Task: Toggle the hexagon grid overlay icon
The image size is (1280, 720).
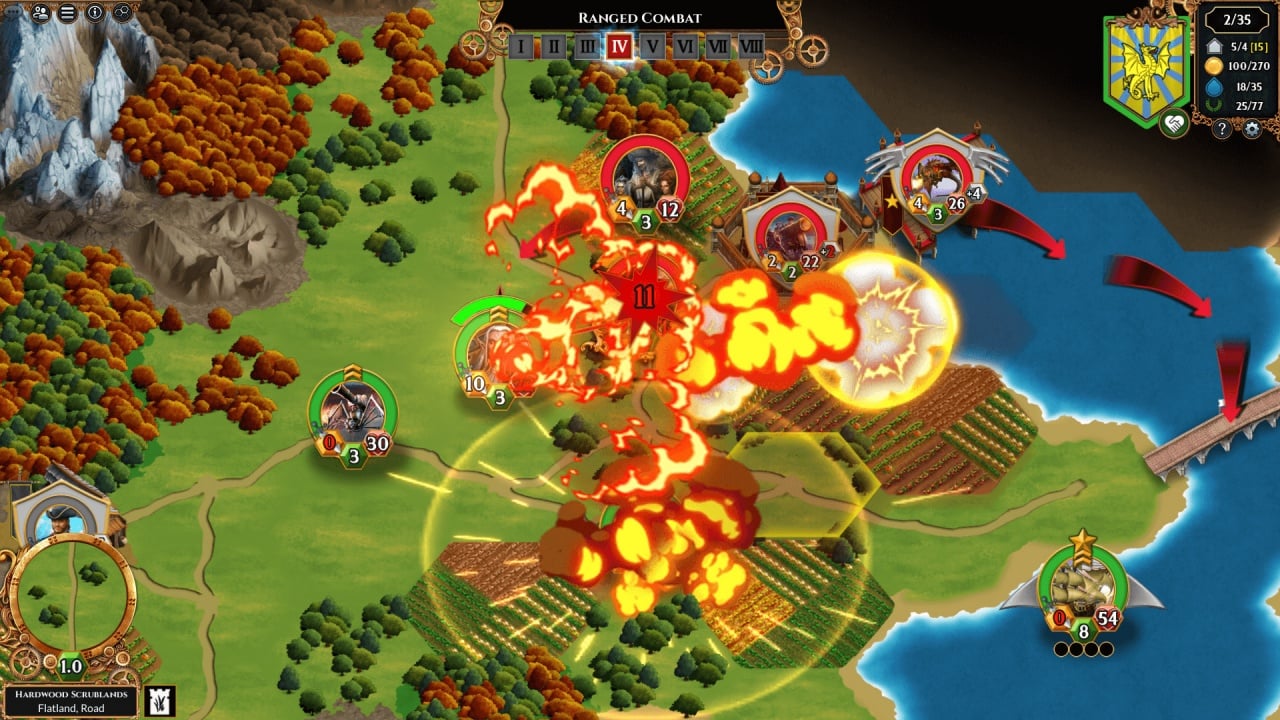Action: [x=122, y=13]
